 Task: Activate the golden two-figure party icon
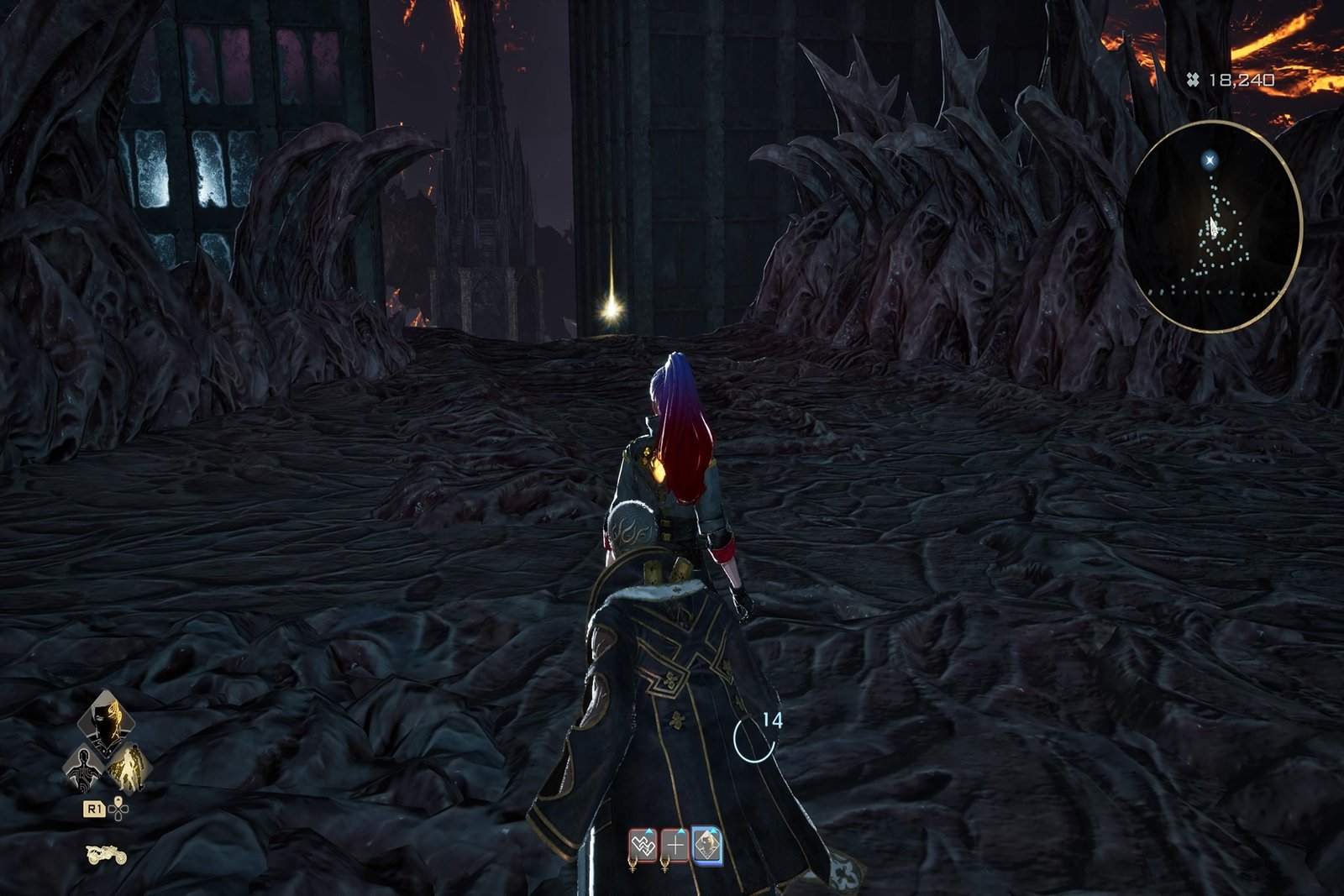(x=129, y=768)
